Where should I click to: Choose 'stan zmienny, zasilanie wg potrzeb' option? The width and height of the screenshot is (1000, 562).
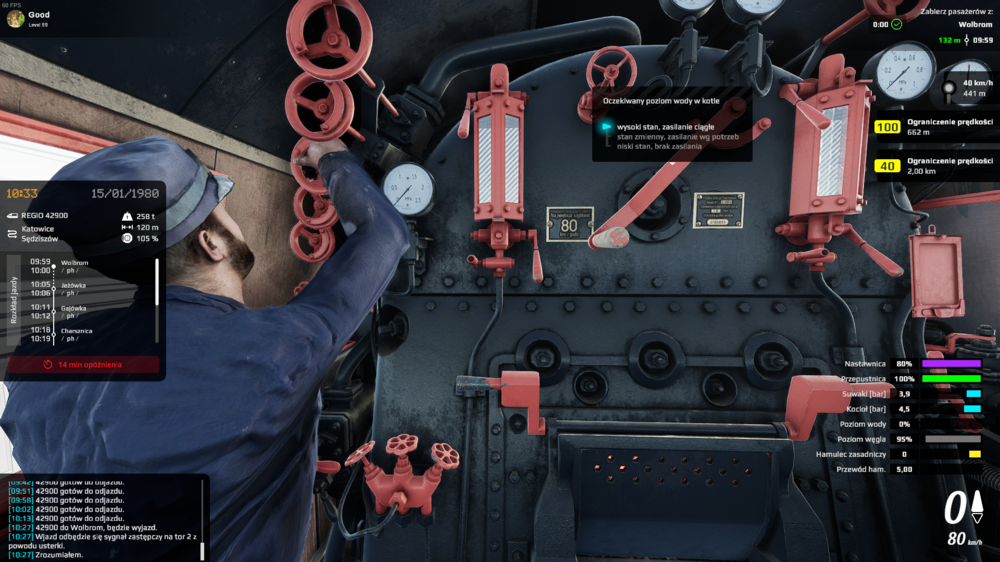(679, 137)
